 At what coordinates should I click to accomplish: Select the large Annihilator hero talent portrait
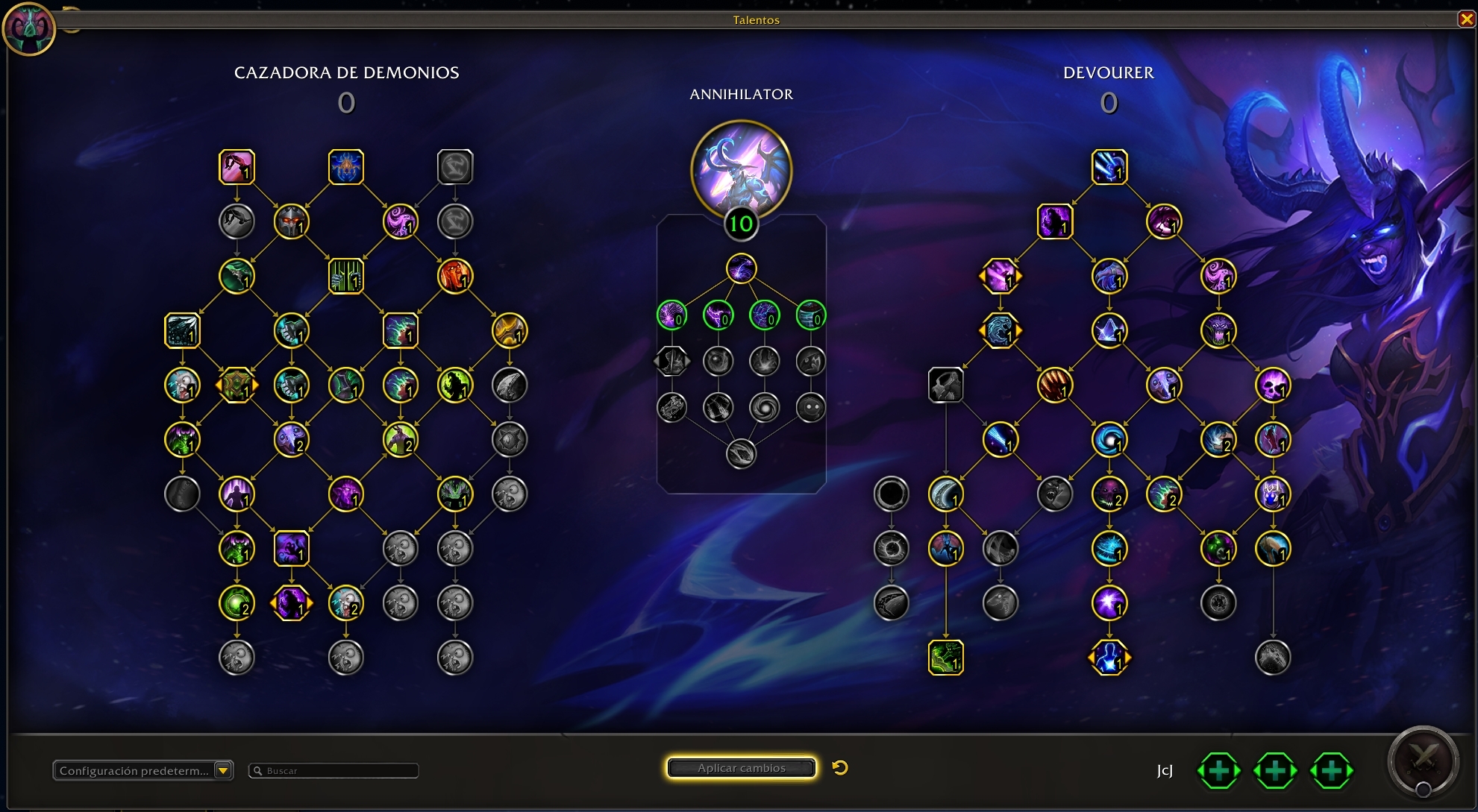[741, 170]
